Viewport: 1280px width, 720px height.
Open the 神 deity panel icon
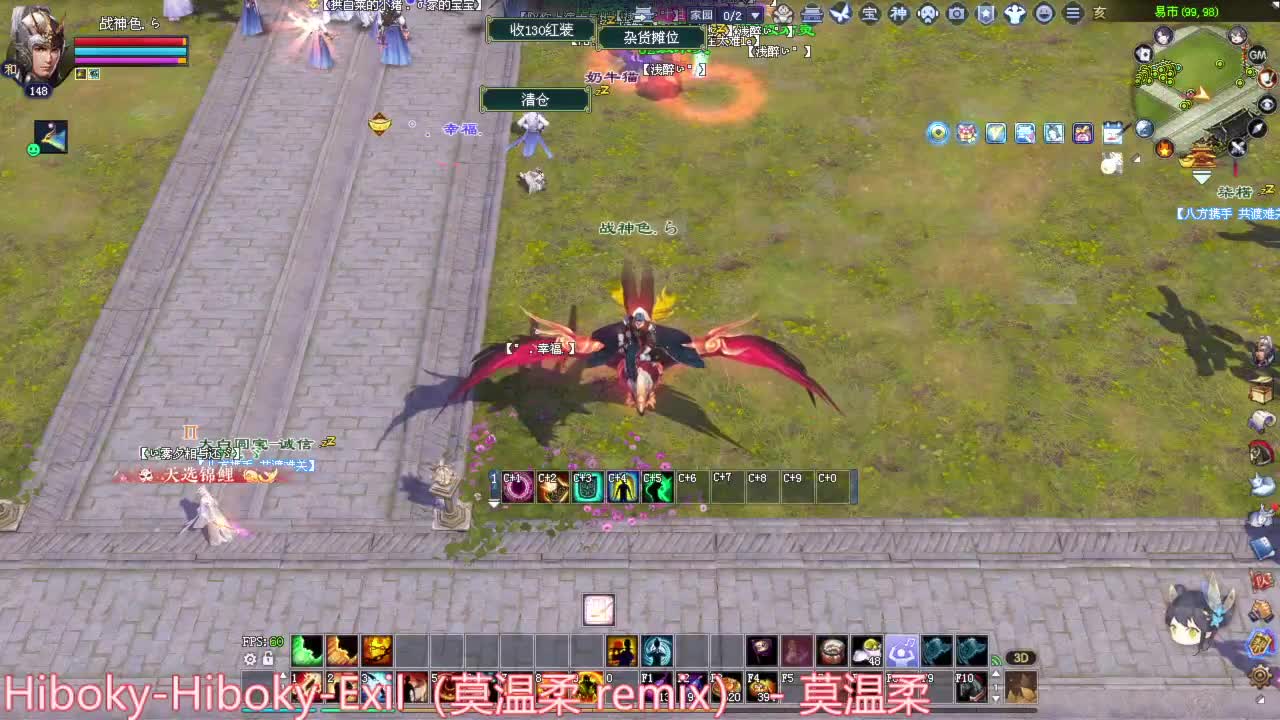[x=898, y=14]
